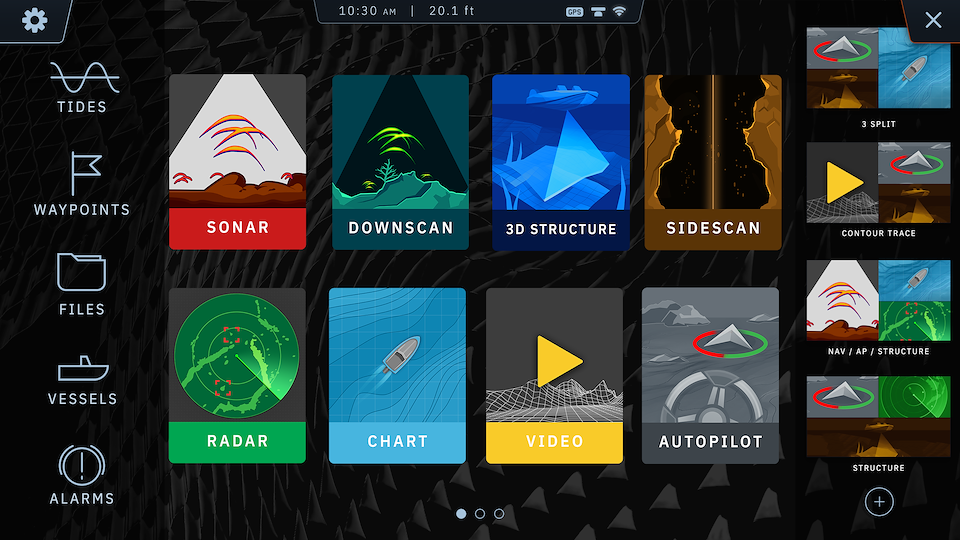Open the Chart tile

(x=397, y=376)
